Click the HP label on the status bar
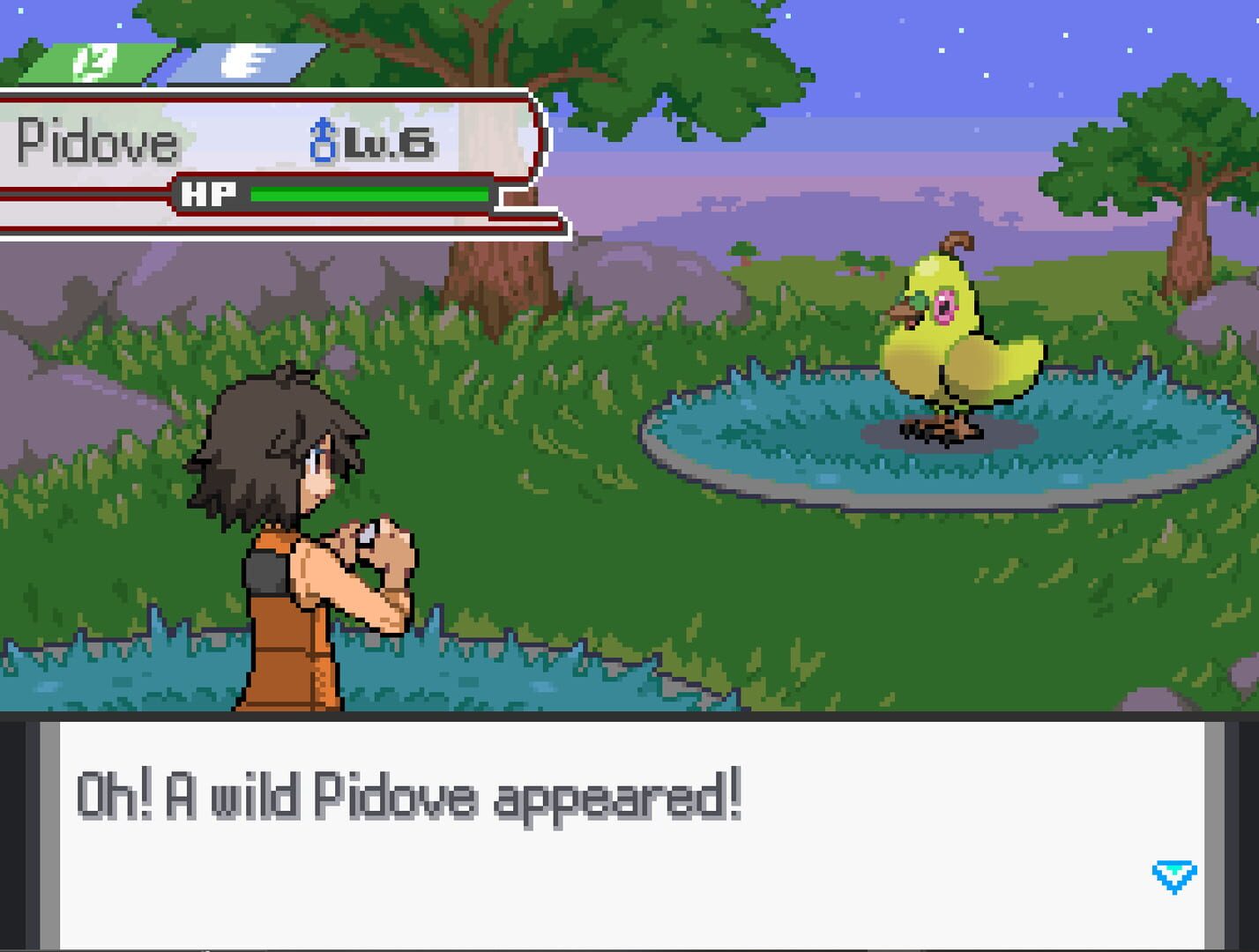 [212, 193]
